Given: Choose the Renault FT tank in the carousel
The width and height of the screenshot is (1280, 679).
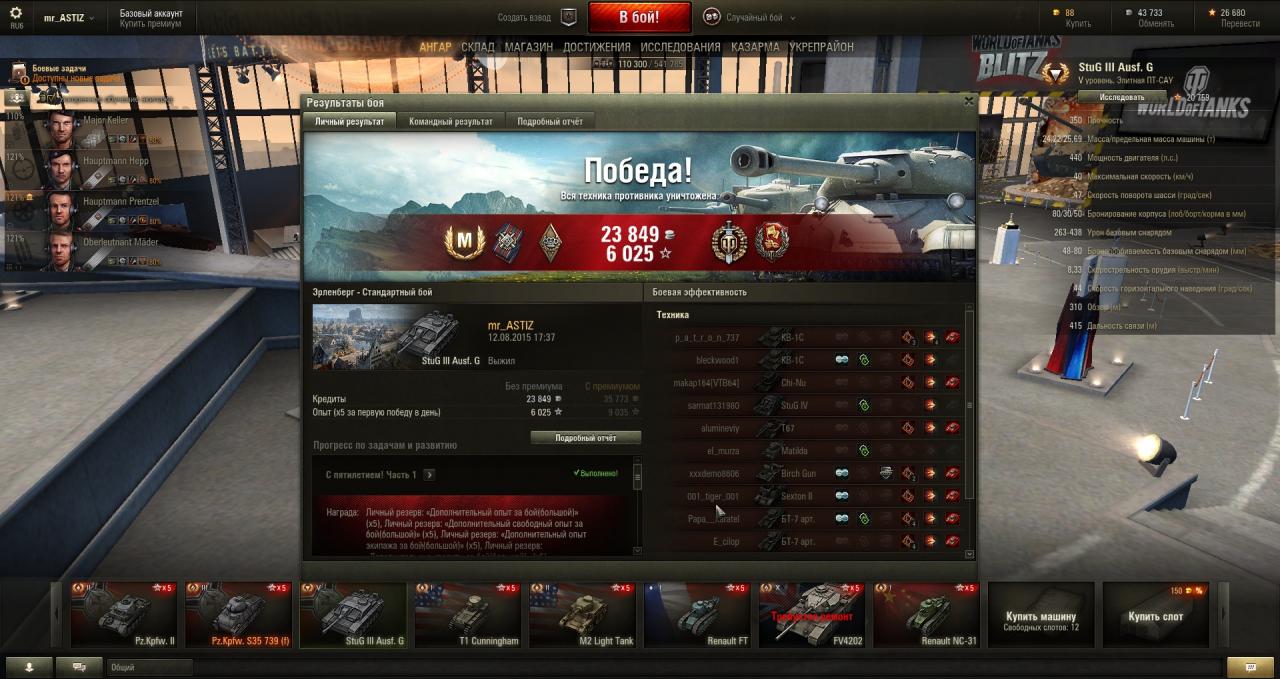Looking at the screenshot, I should (x=696, y=615).
